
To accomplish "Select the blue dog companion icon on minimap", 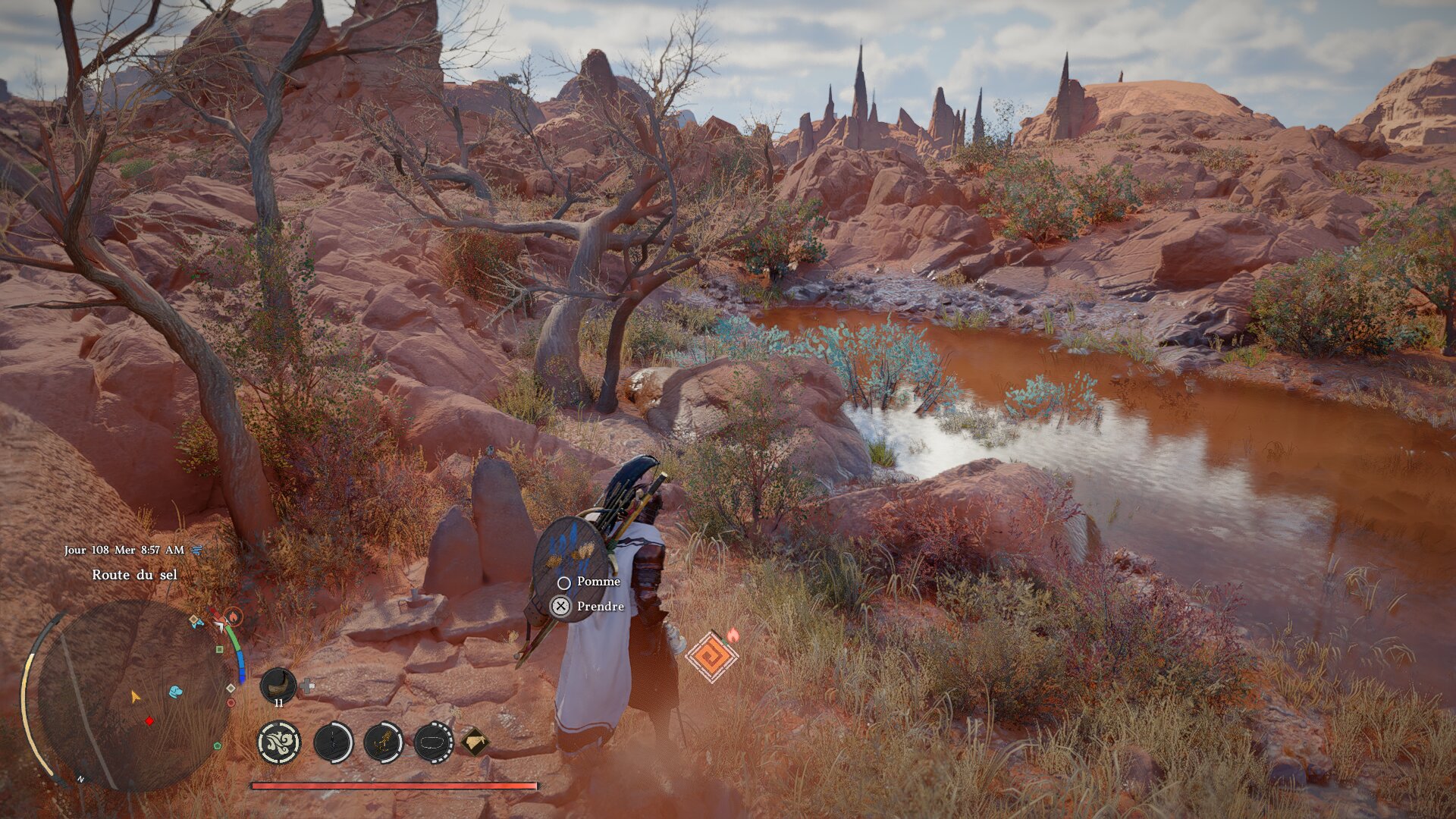I will pyautogui.click(x=175, y=691).
